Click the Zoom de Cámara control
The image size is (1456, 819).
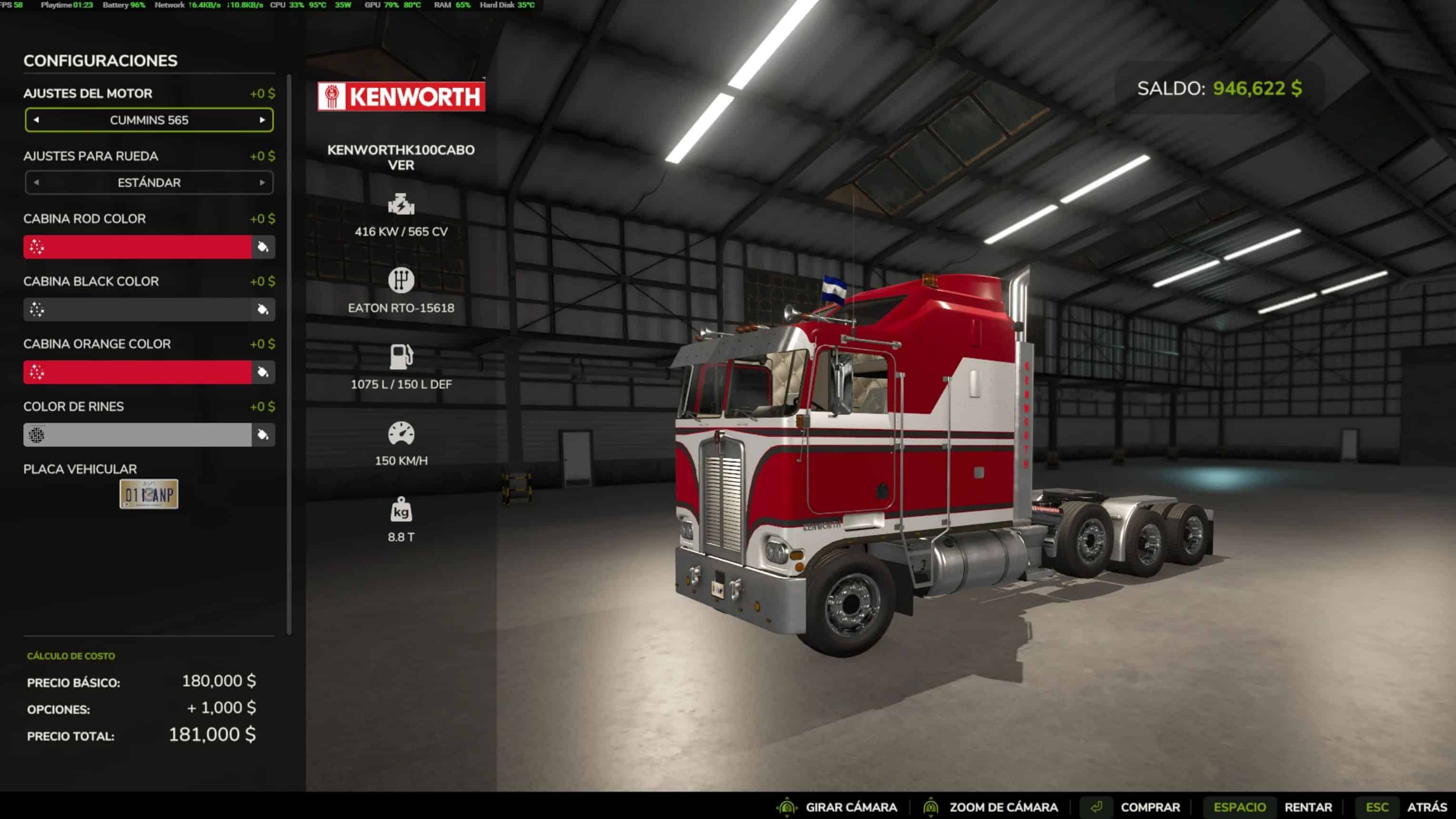tap(1003, 807)
